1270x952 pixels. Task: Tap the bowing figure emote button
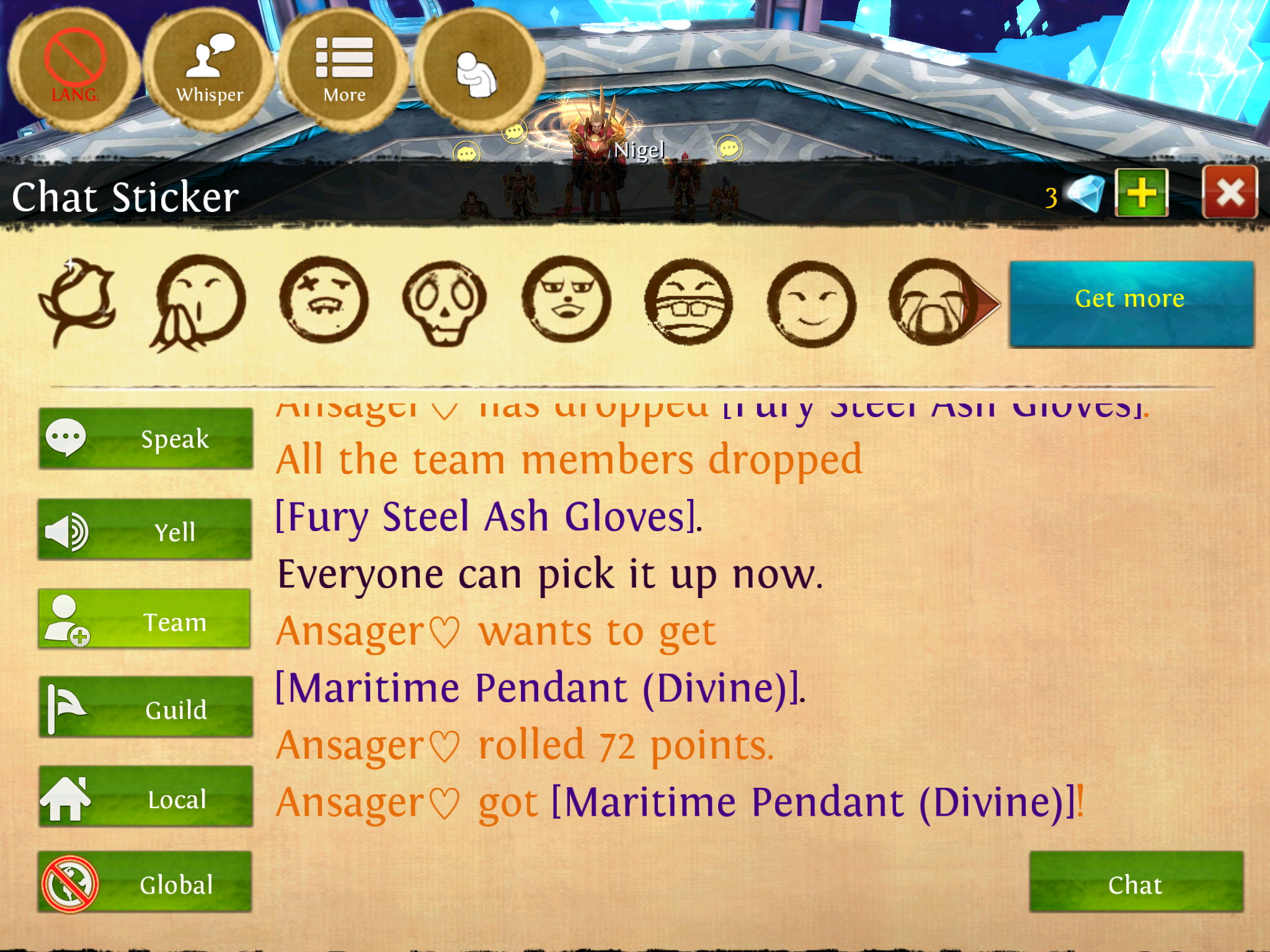coord(477,71)
